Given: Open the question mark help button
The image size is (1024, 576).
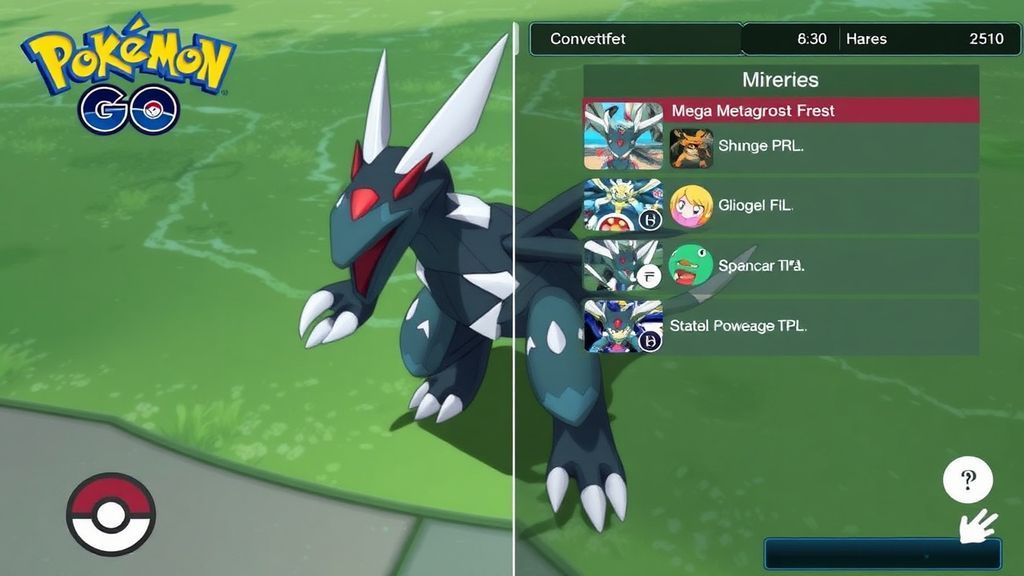Looking at the screenshot, I should point(967,482).
